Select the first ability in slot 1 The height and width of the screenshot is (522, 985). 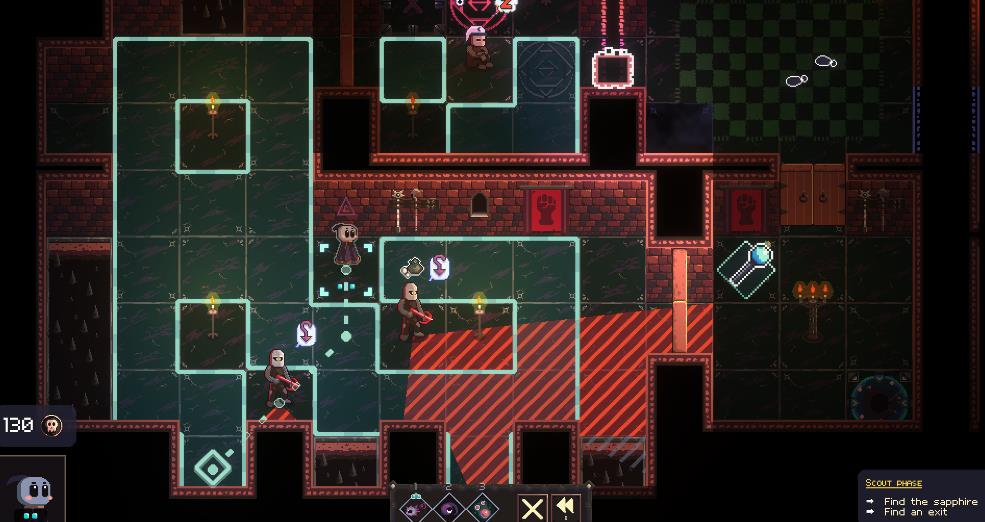point(415,508)
